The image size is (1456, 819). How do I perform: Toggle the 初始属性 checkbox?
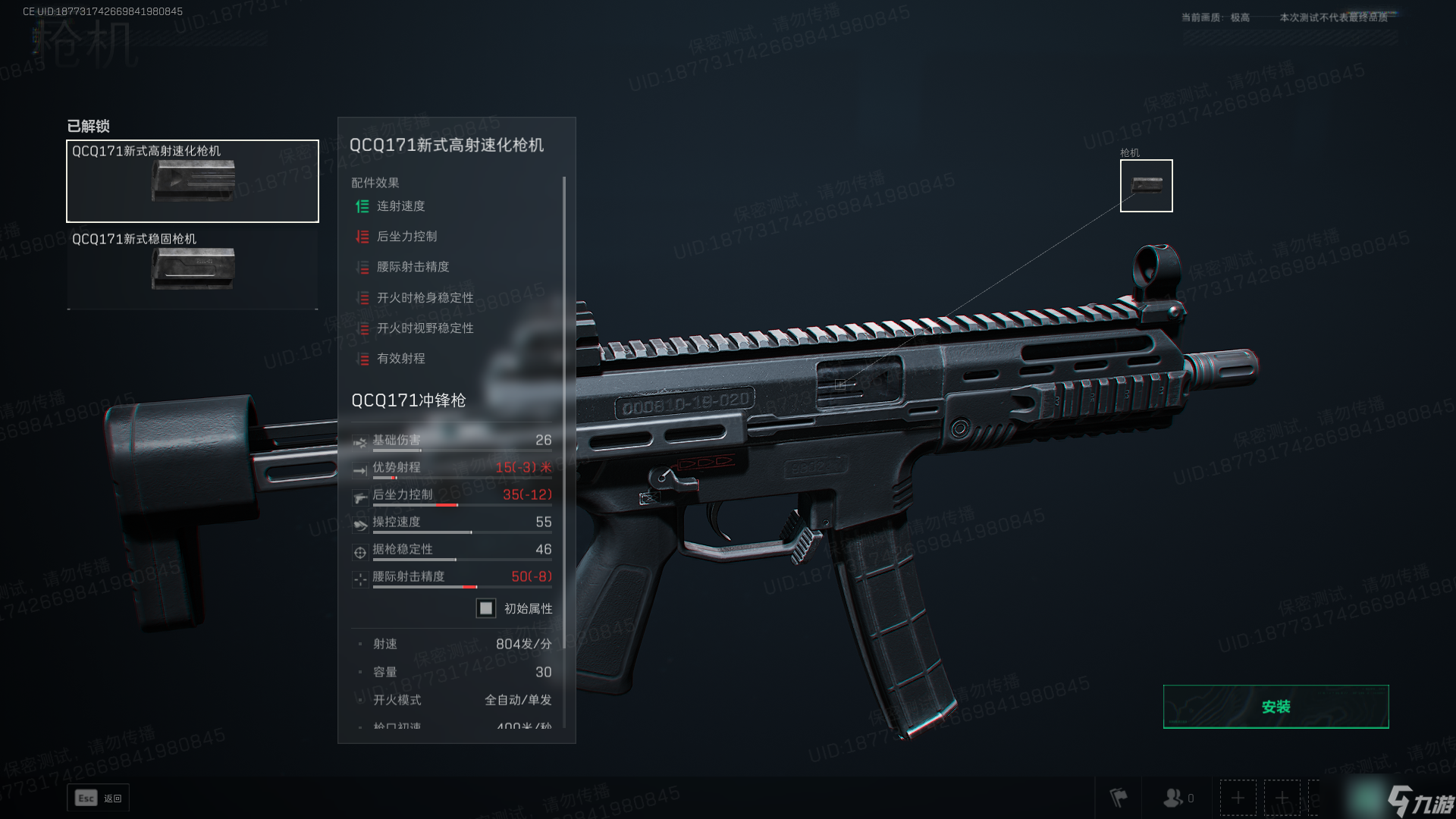(486, 608)
